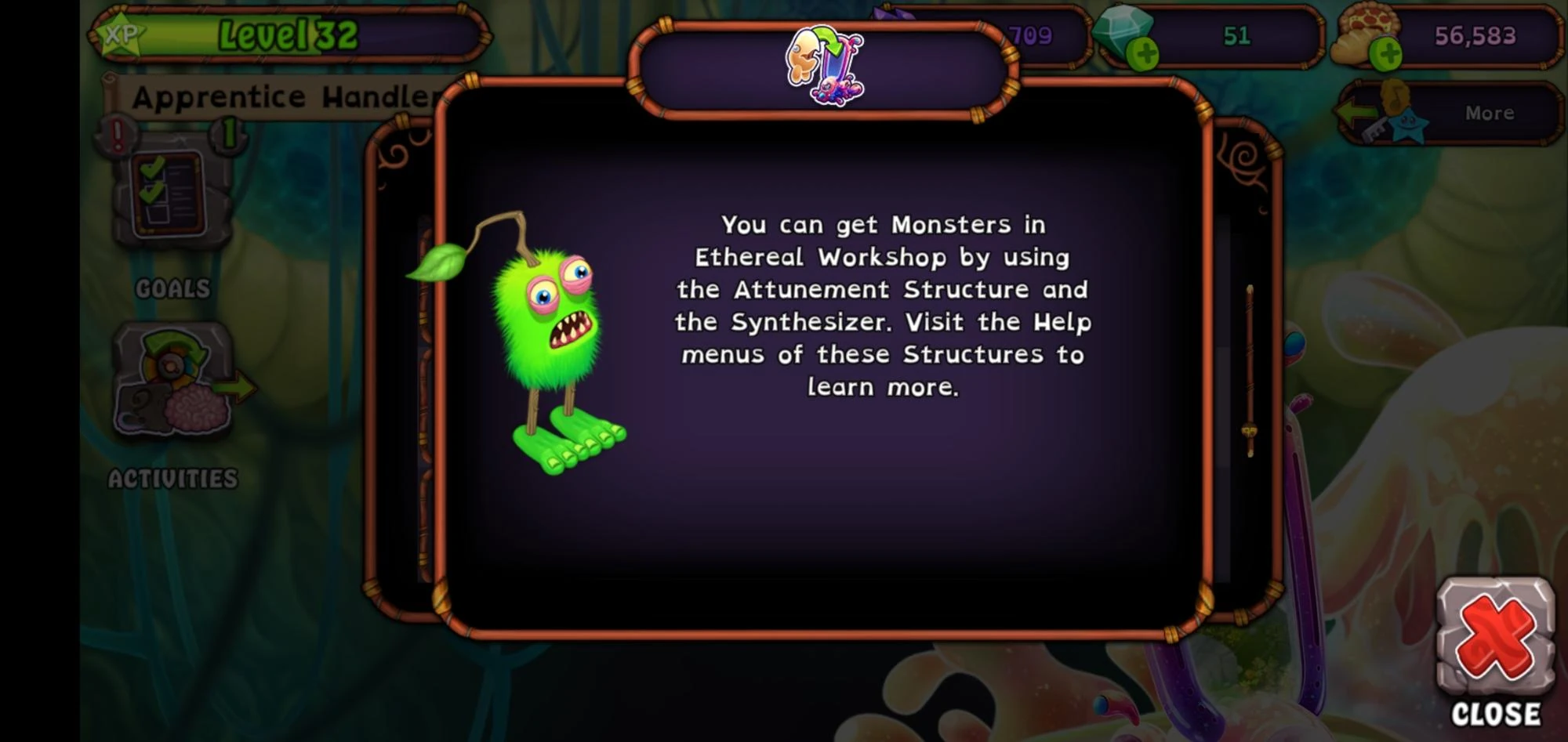Toggle the More options panel
The width and height of the screenshot is (1568, 742).
(x=1488, y=112)
